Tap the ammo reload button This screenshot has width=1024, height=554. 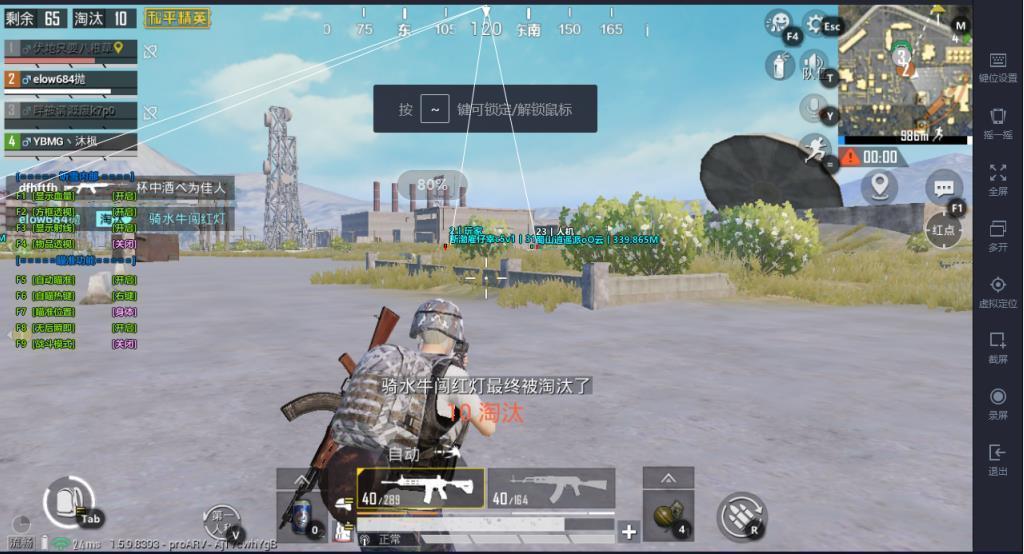pos(741,515)
